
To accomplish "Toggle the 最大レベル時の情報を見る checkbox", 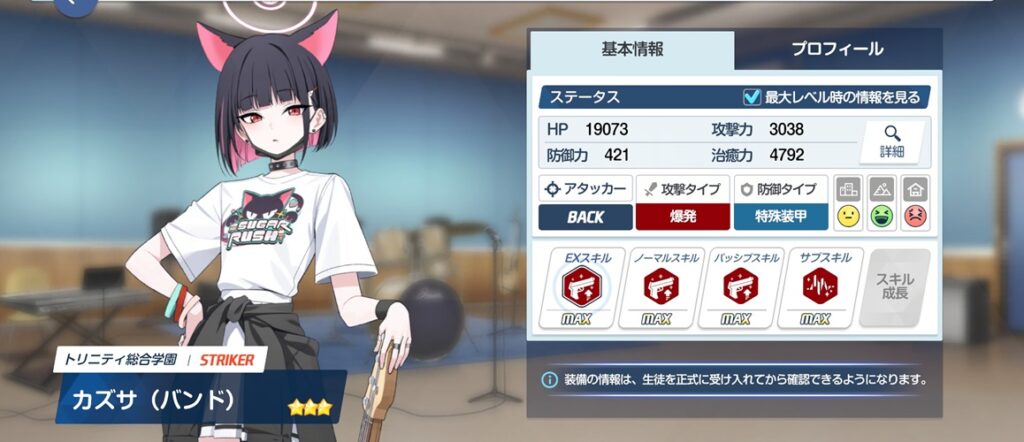I will coord(752,97).
